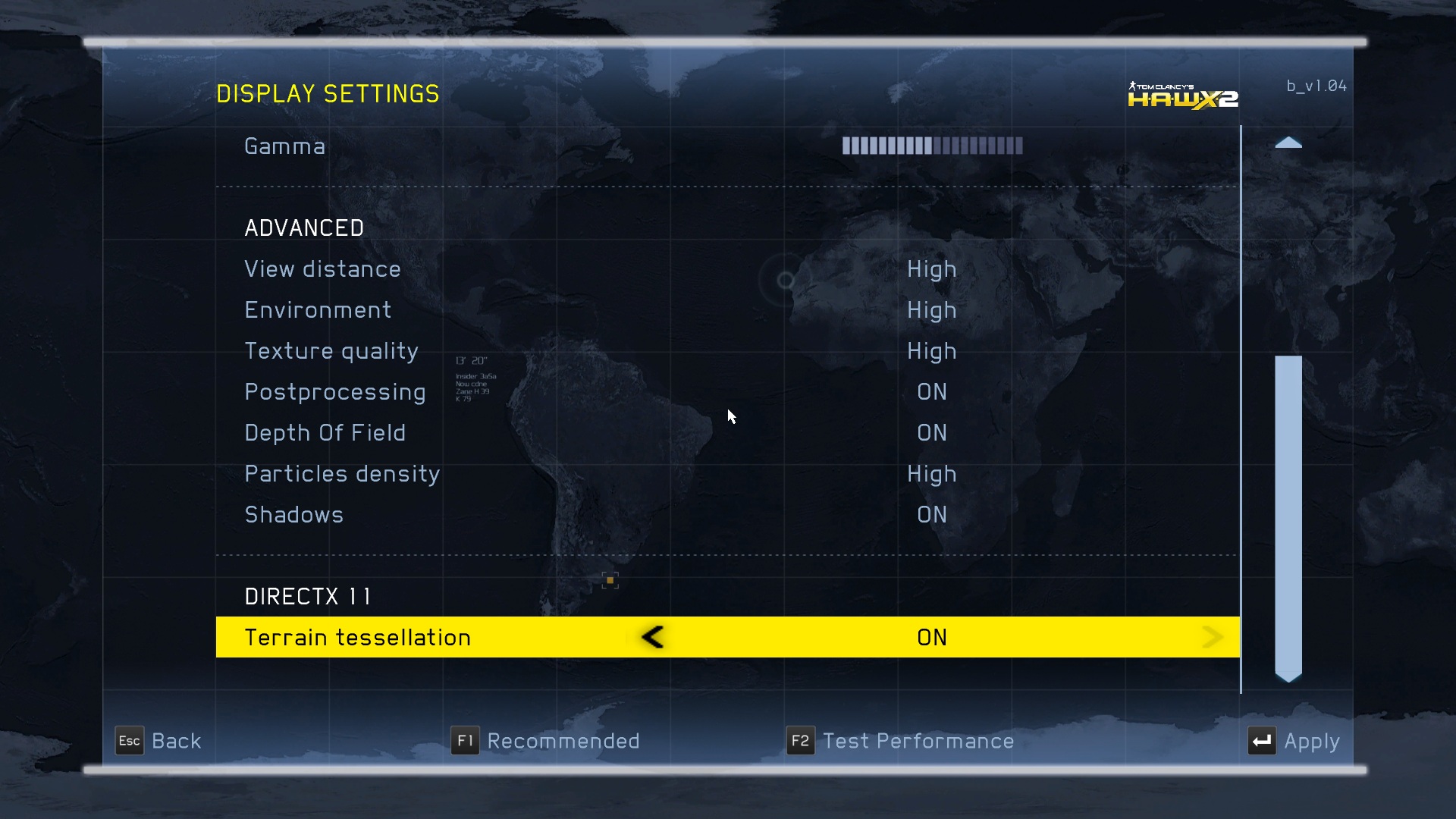1456x819 pixels.
Task: Select the Particles density row
Action: [x=342, y=474]
